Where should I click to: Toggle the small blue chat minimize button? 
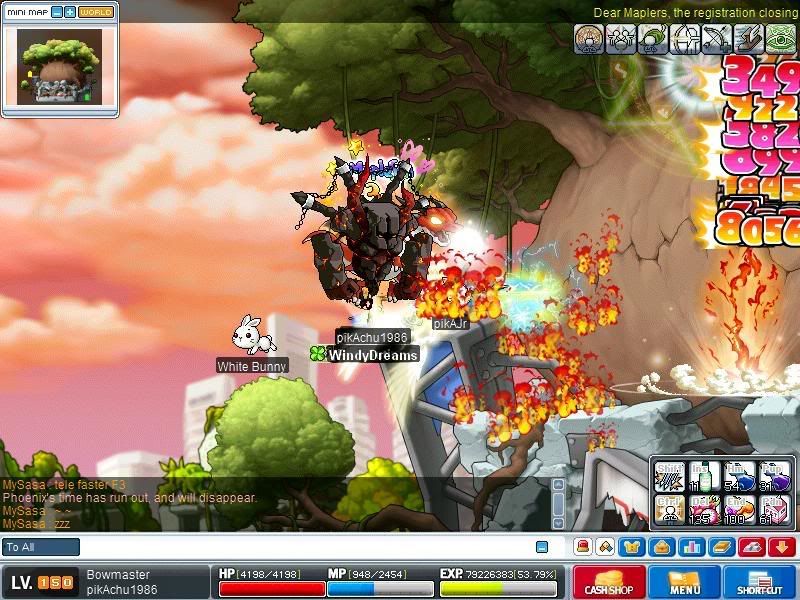coord(542,547)
